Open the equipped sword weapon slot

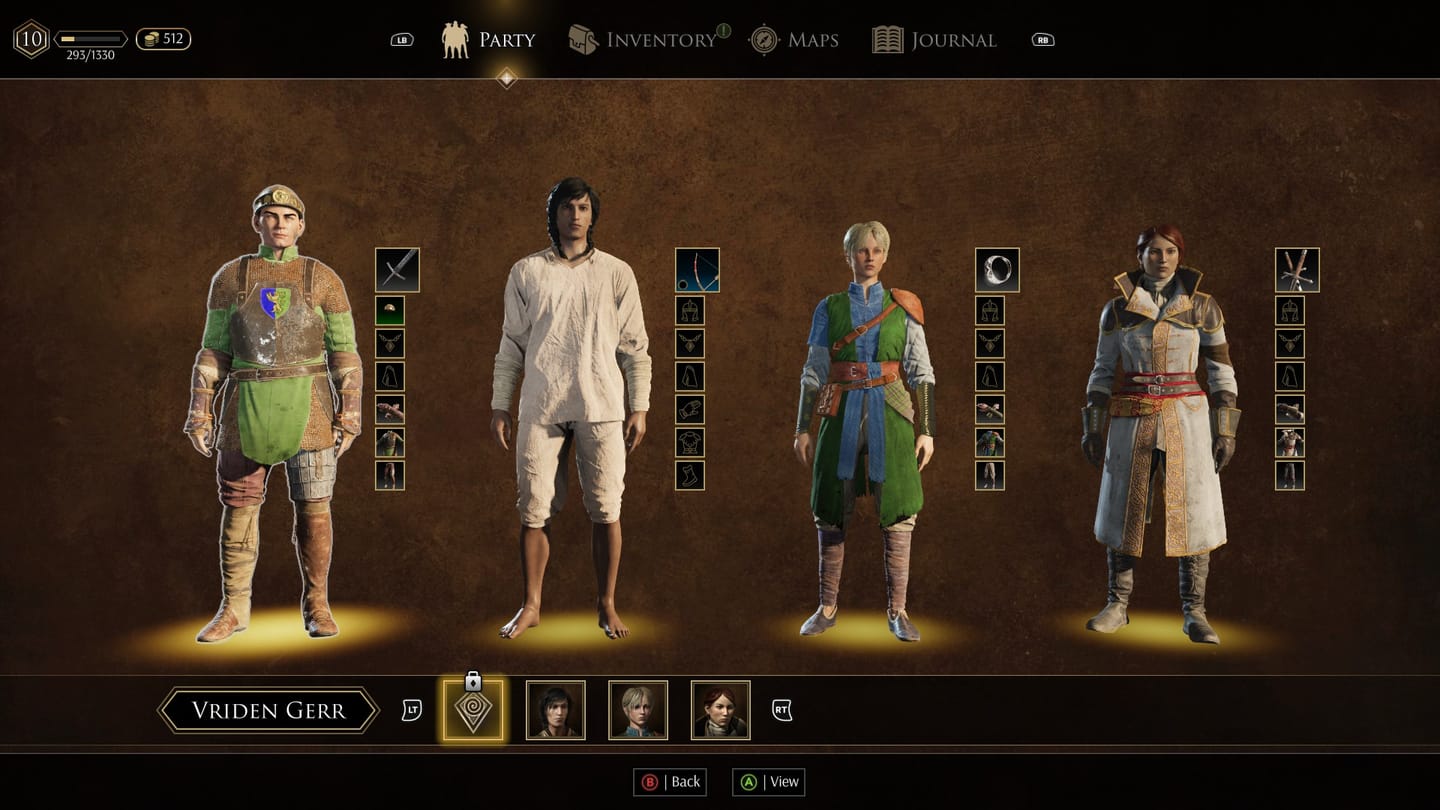397,270
